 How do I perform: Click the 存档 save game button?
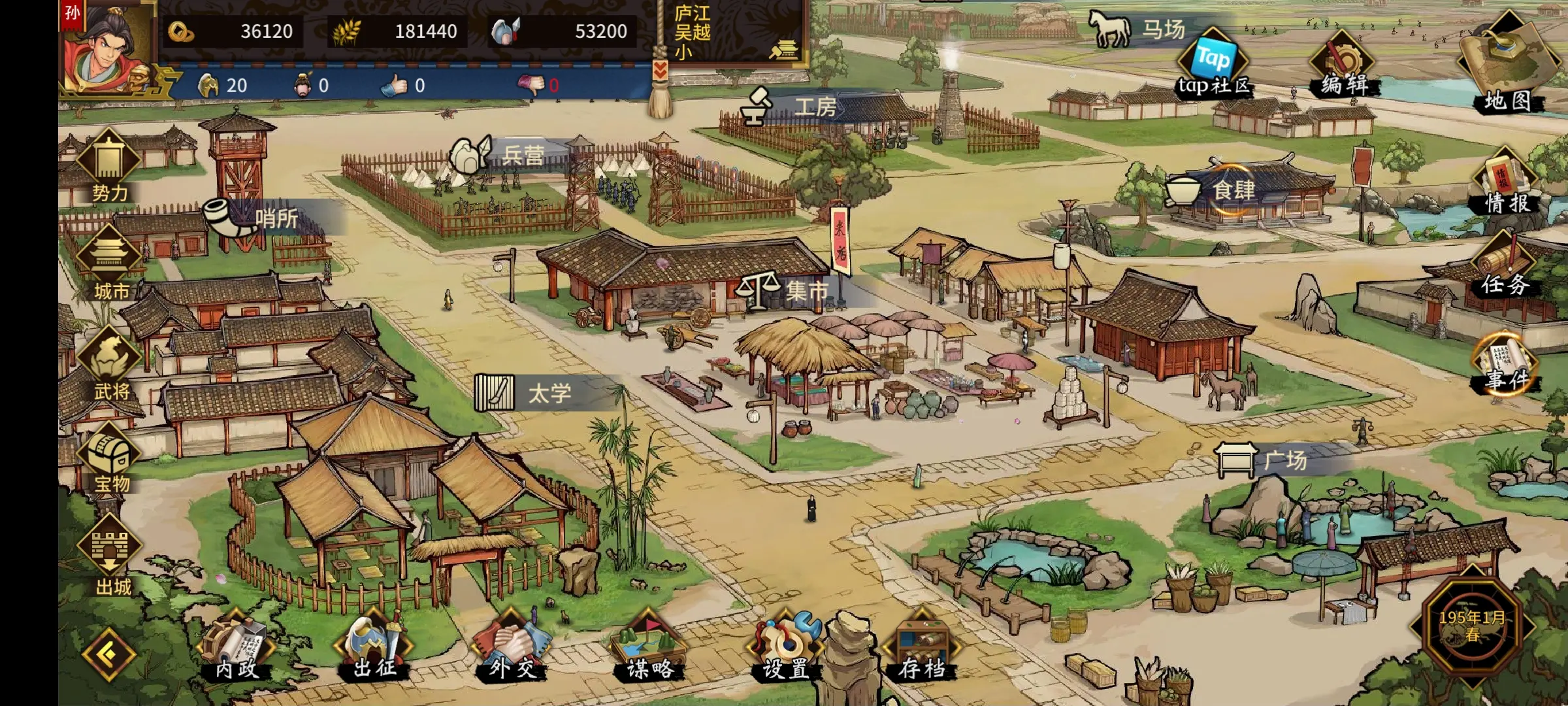(922, 648)
